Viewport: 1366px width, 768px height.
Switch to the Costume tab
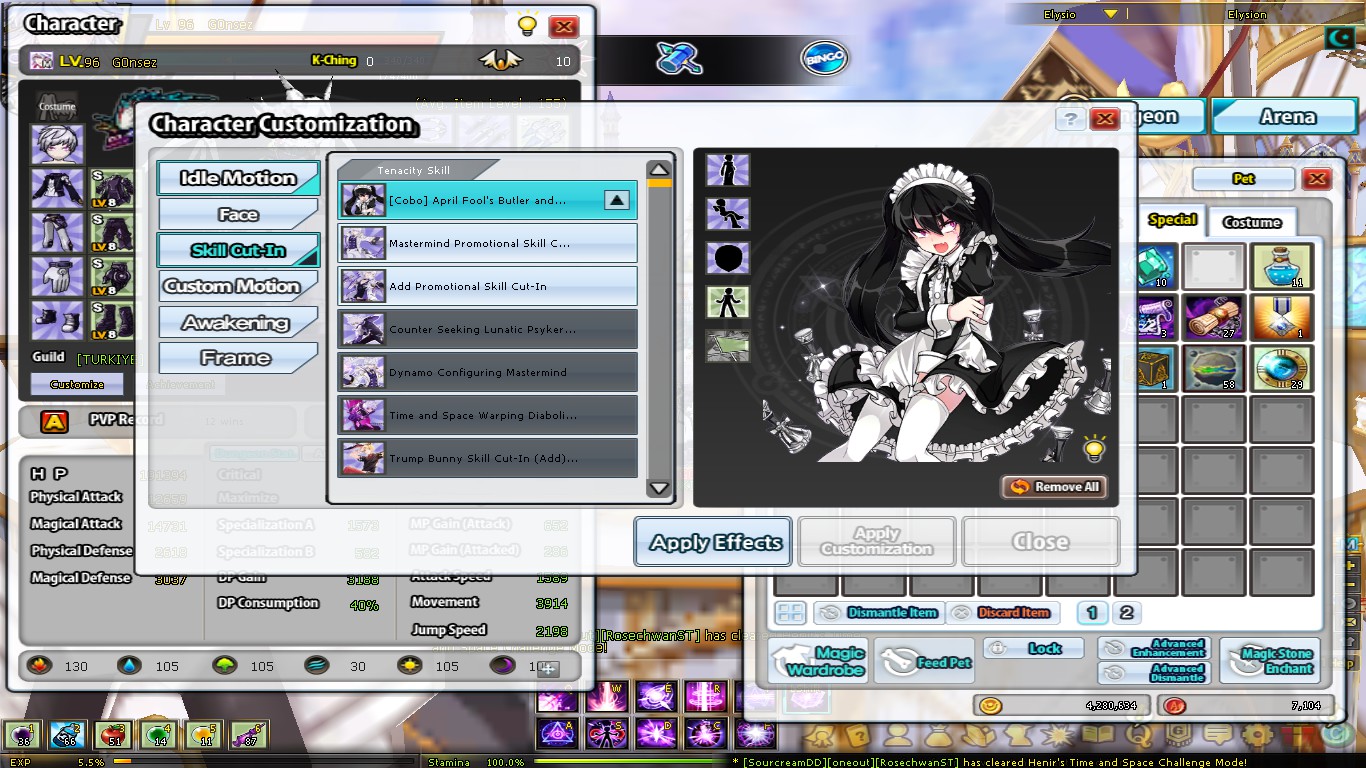point(1252,222)
